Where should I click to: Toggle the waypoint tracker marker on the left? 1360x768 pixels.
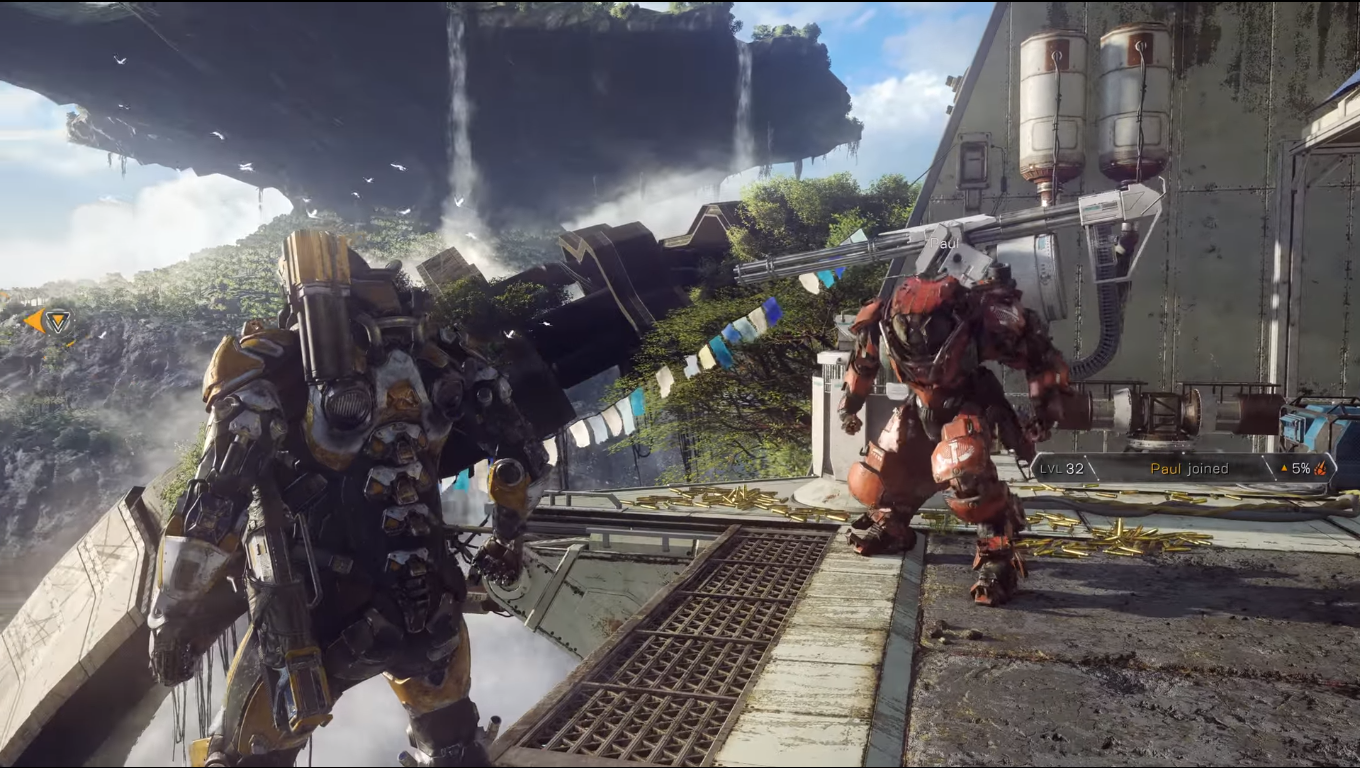click(58, 321)
